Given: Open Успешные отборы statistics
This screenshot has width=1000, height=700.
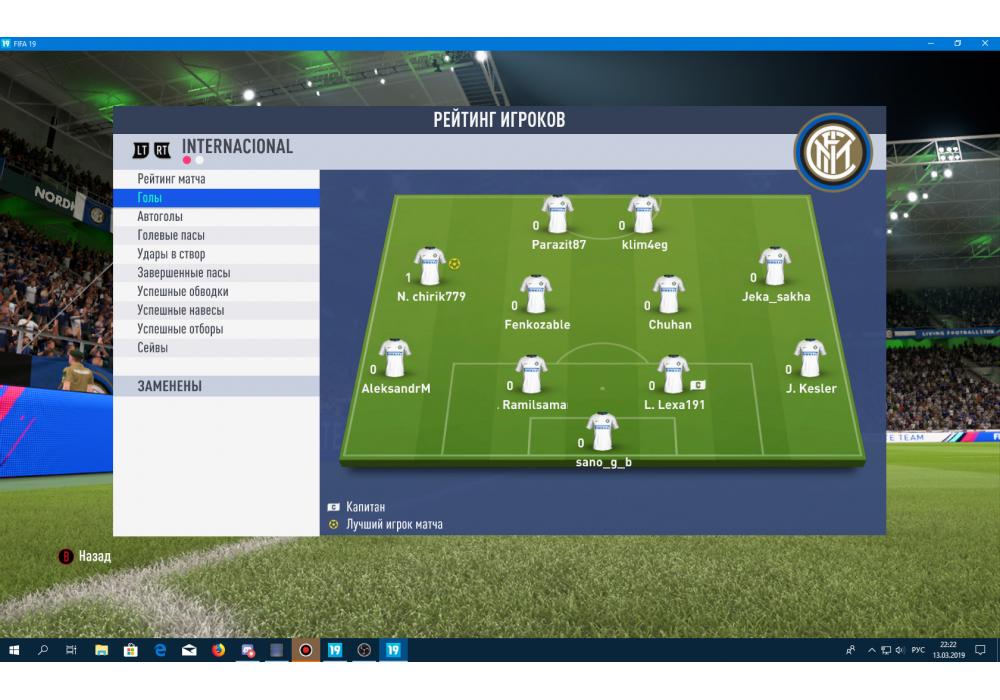Looking at the screenshot, I should click(180, 329).
